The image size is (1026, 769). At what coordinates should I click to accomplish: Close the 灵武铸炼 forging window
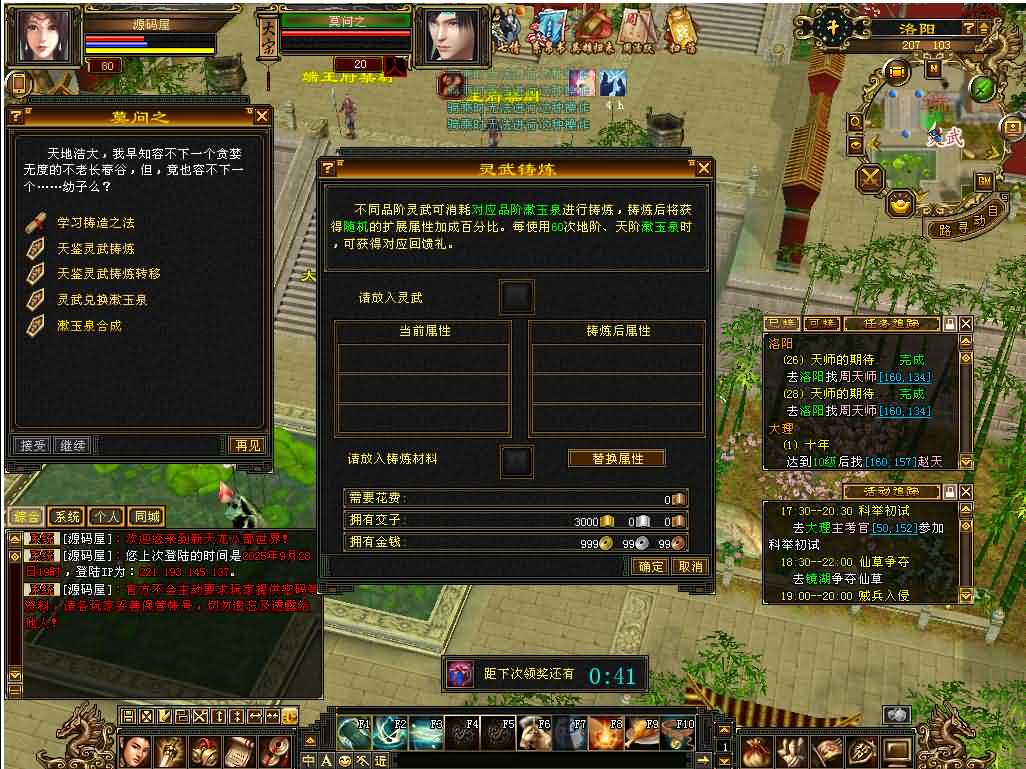click(703, 168)
